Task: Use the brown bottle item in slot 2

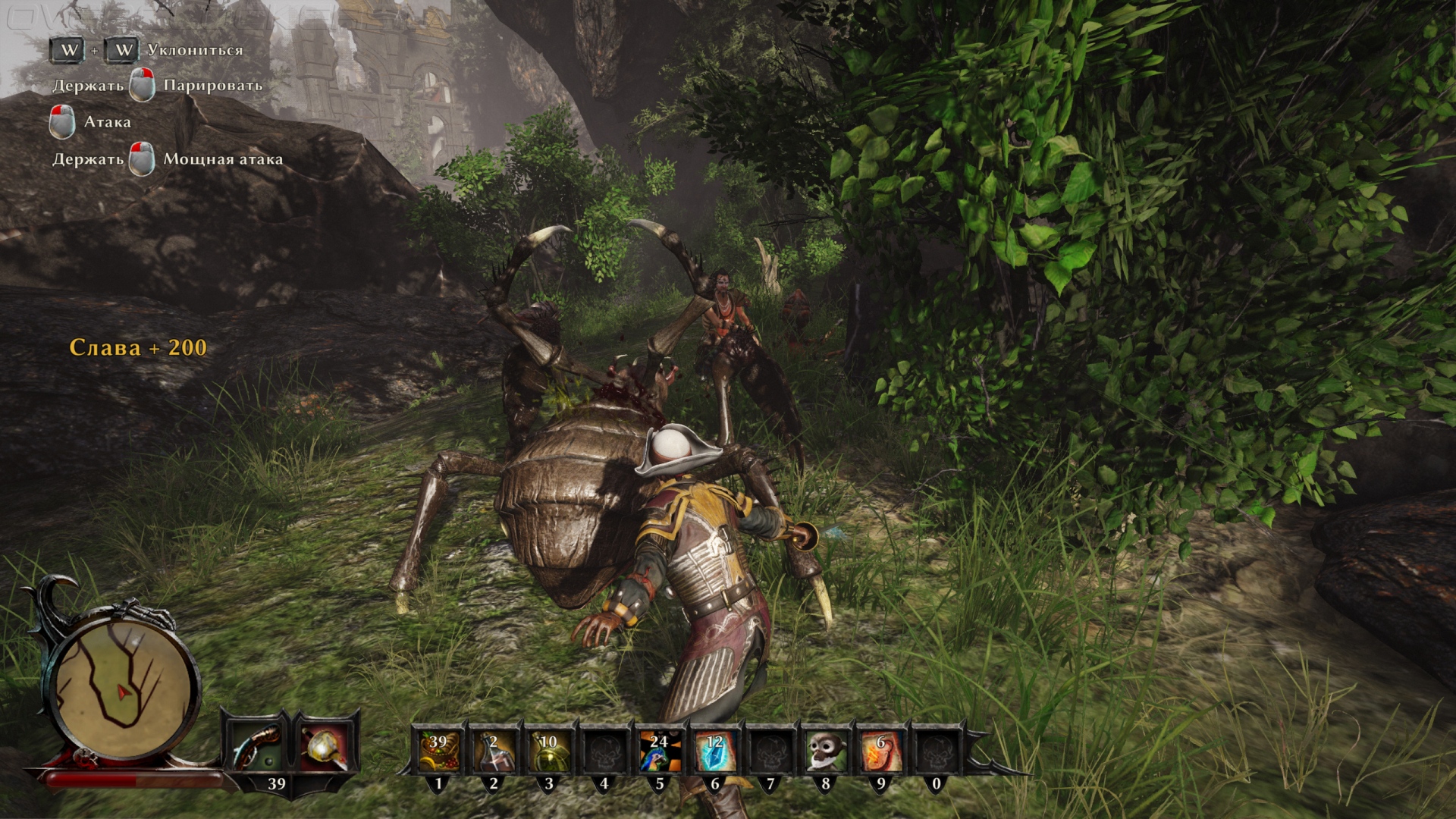Action: point(494,751)
